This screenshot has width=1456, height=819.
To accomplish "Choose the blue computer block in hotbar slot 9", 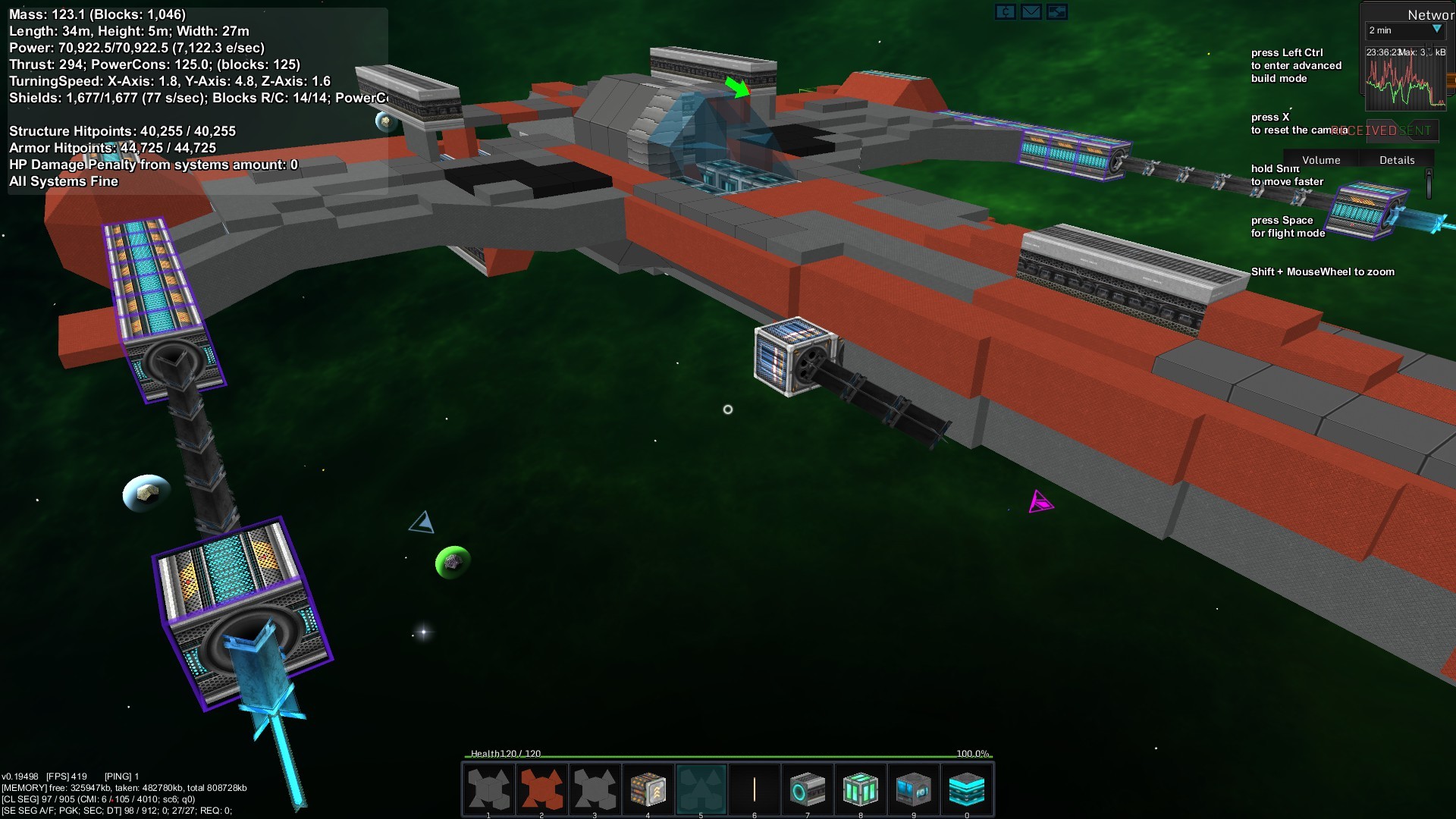I will (x=913, y=789).
